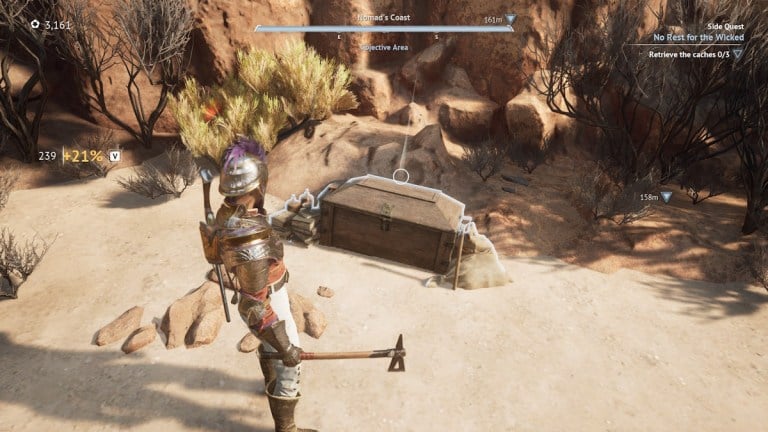Click the circular interaction marker on the chest

click(401, 176)
